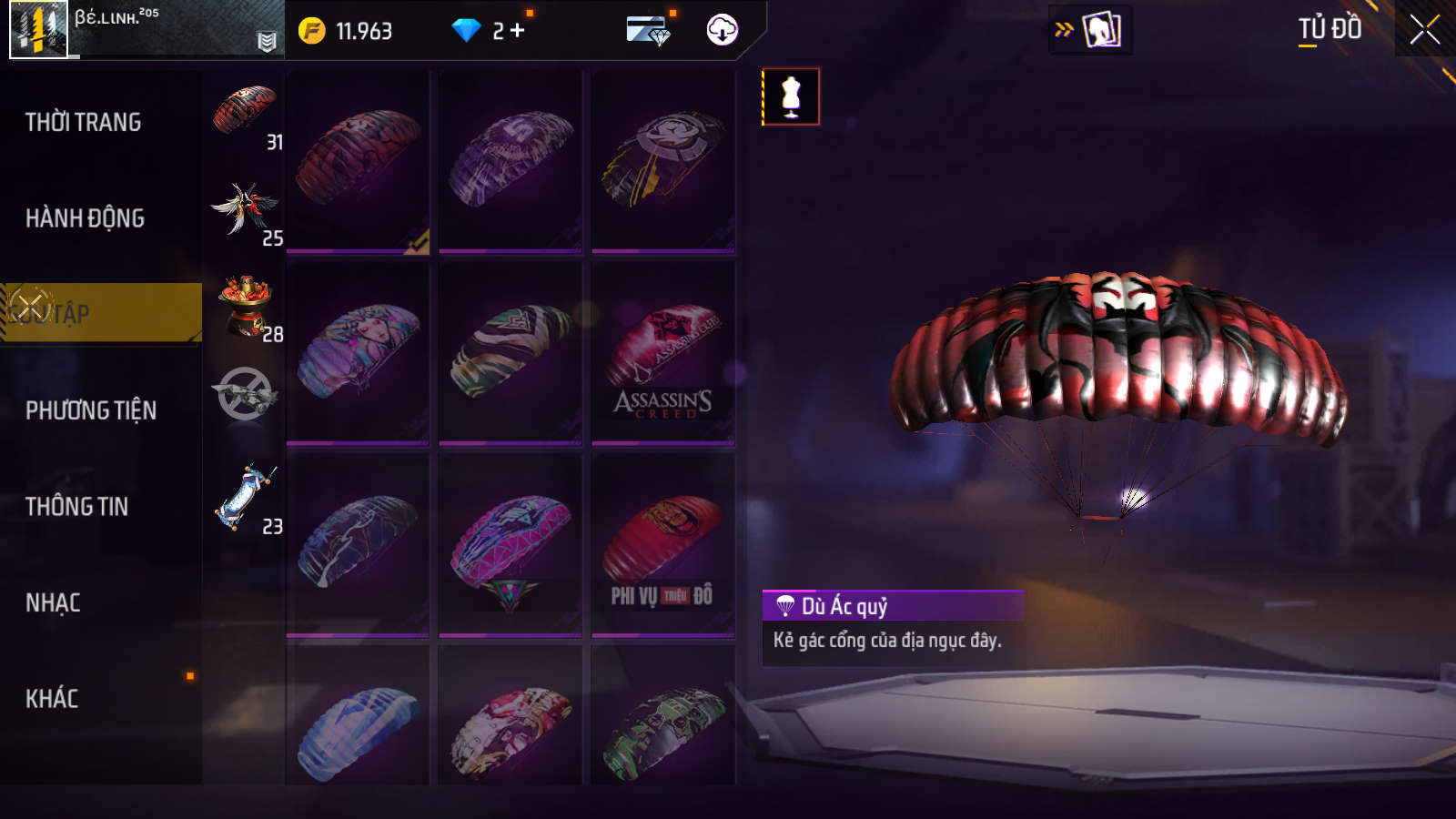1456x819 pixels.
Task: Open the skateboard subcategory
Action: 246,497
